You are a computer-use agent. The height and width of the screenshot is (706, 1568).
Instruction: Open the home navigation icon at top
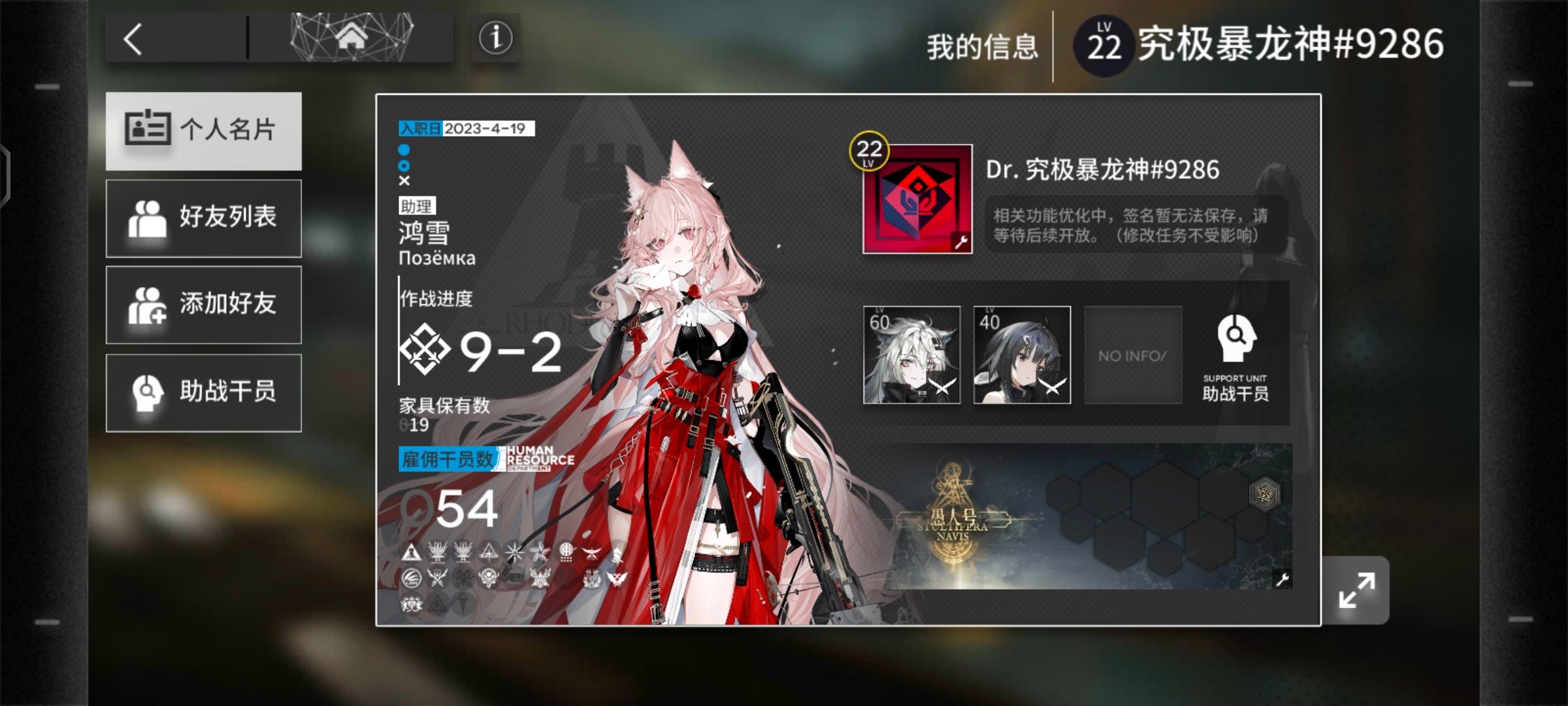[x=353, y=37]
